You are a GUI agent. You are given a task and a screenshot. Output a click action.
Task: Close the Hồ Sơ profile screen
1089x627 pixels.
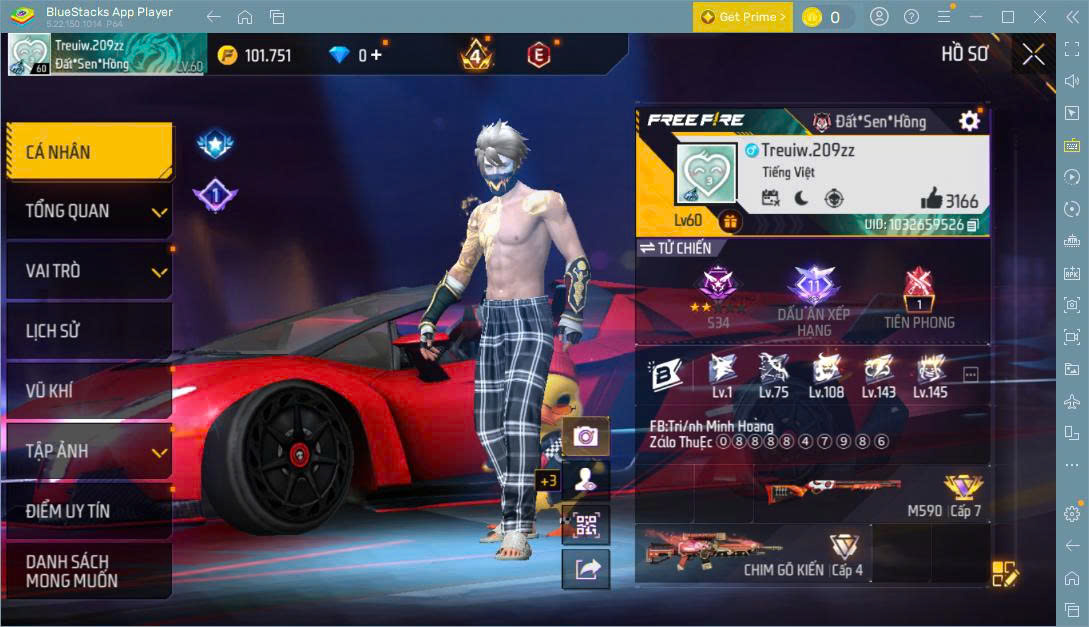(x=1033, y=54)
